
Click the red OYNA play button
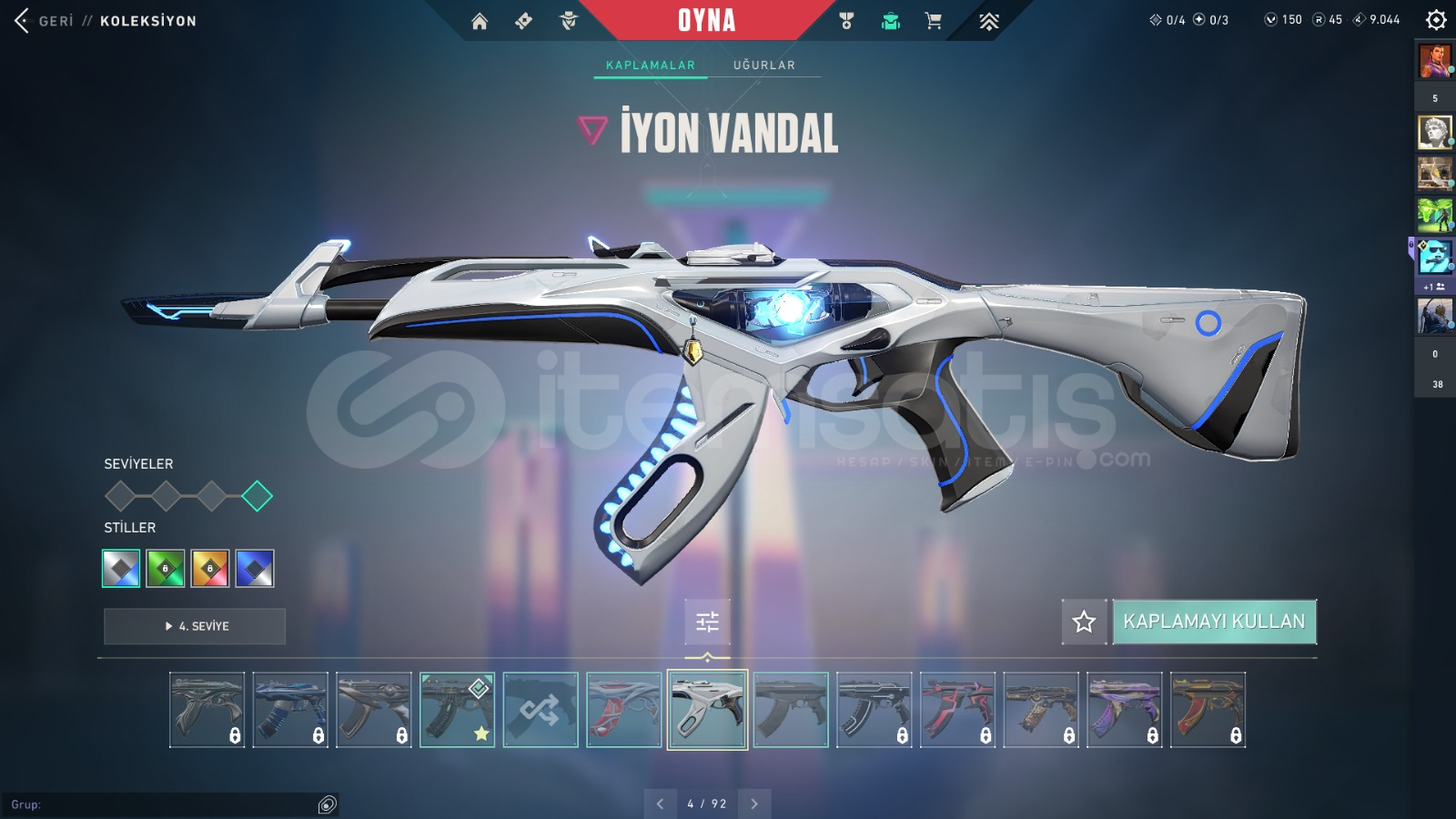(x=706, y=20)
